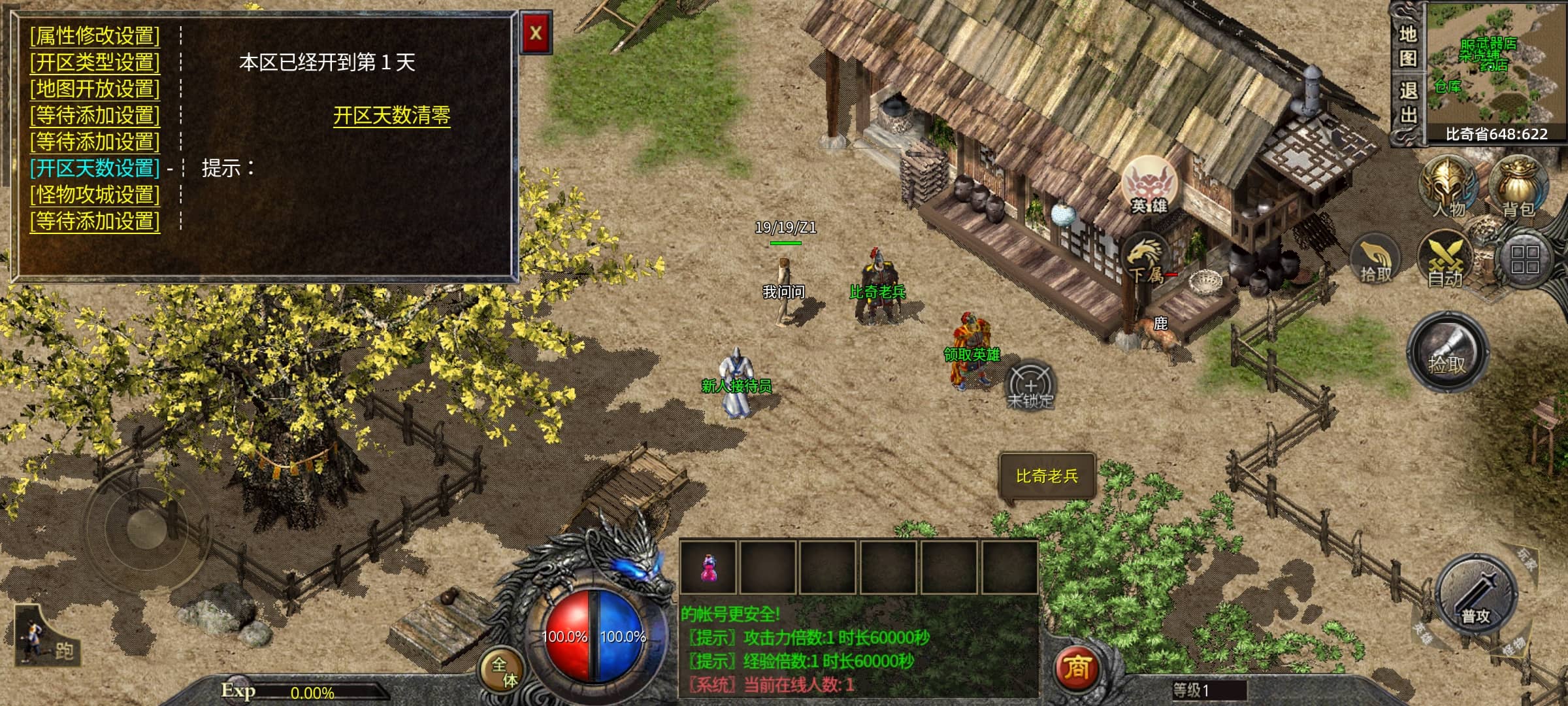
Task: Open the 地图 map button
Action: pos(1407,46)
